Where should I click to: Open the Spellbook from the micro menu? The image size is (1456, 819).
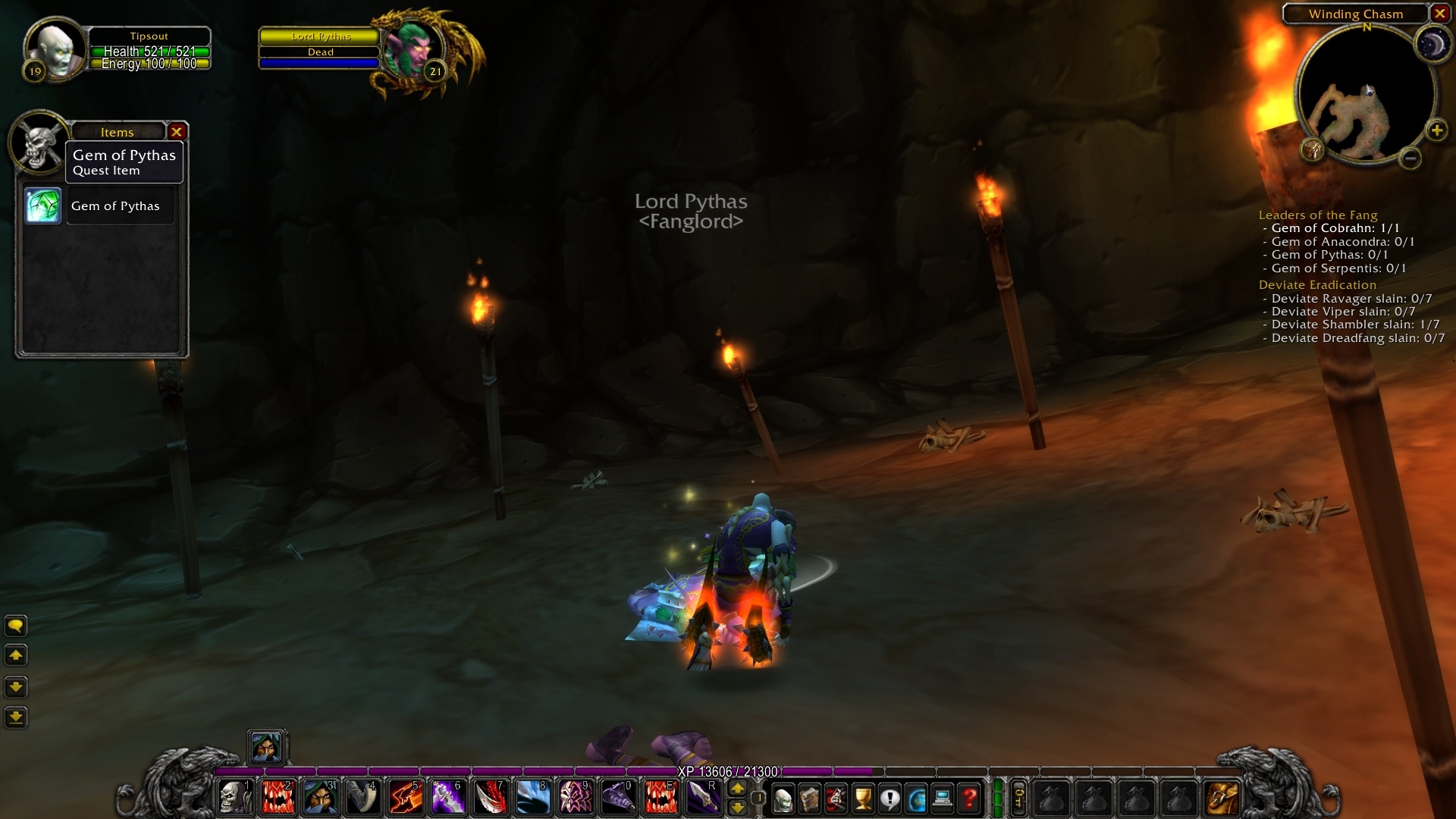click(808, 799)
